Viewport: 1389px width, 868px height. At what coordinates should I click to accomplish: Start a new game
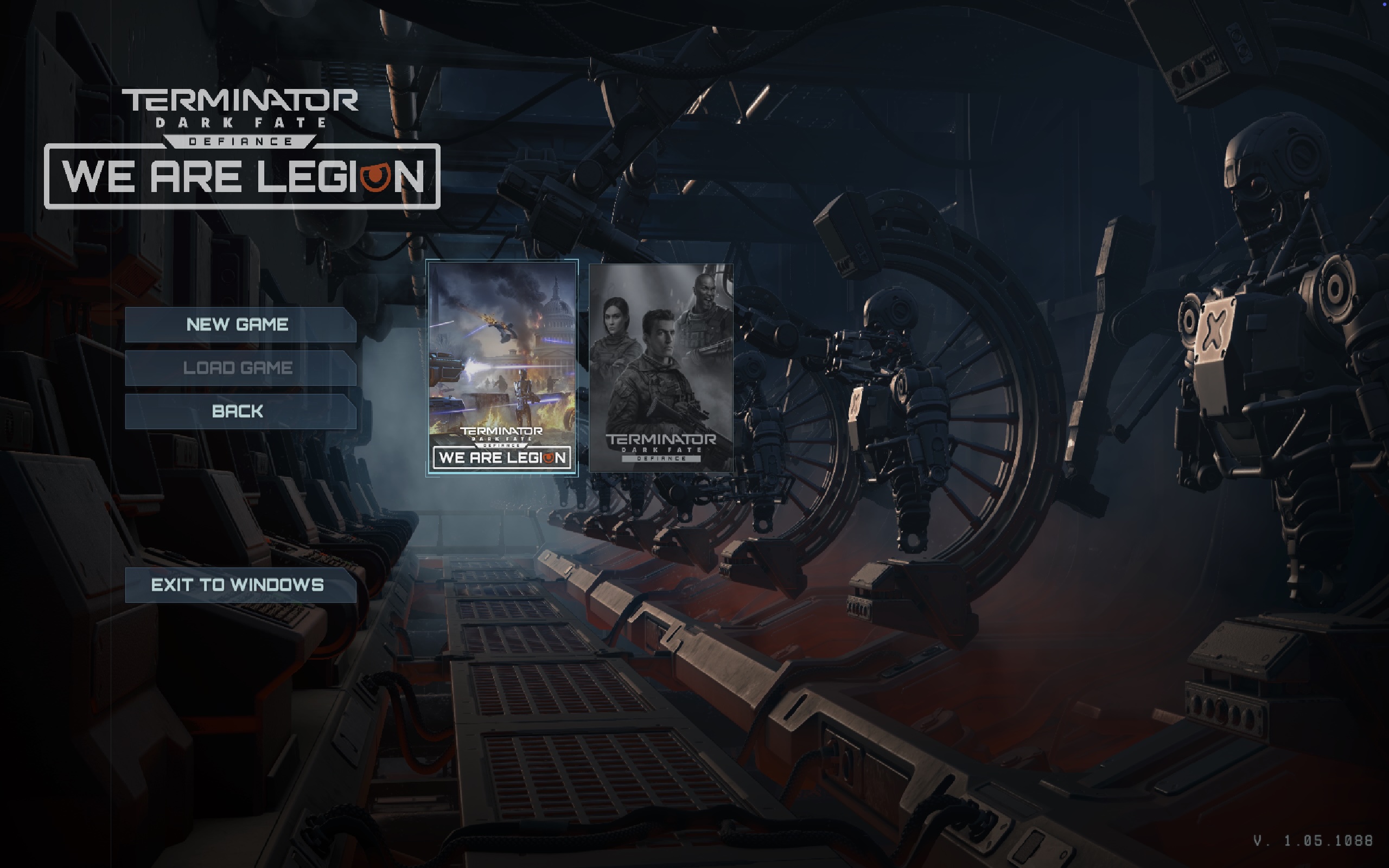click(239, 324)
